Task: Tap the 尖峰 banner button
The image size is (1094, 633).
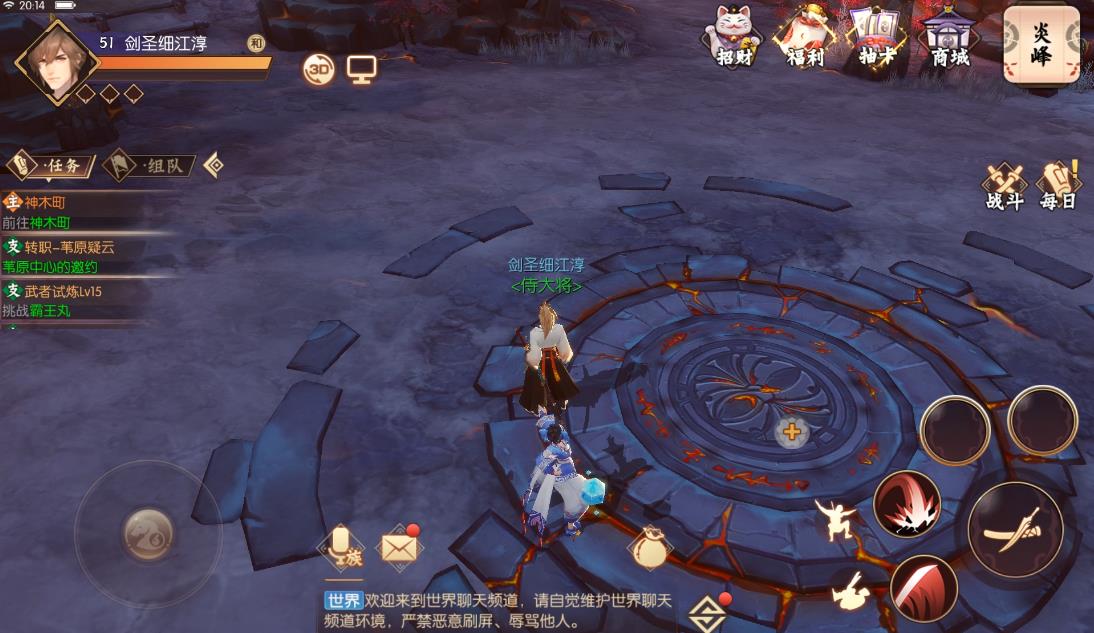Action: 1040,44
